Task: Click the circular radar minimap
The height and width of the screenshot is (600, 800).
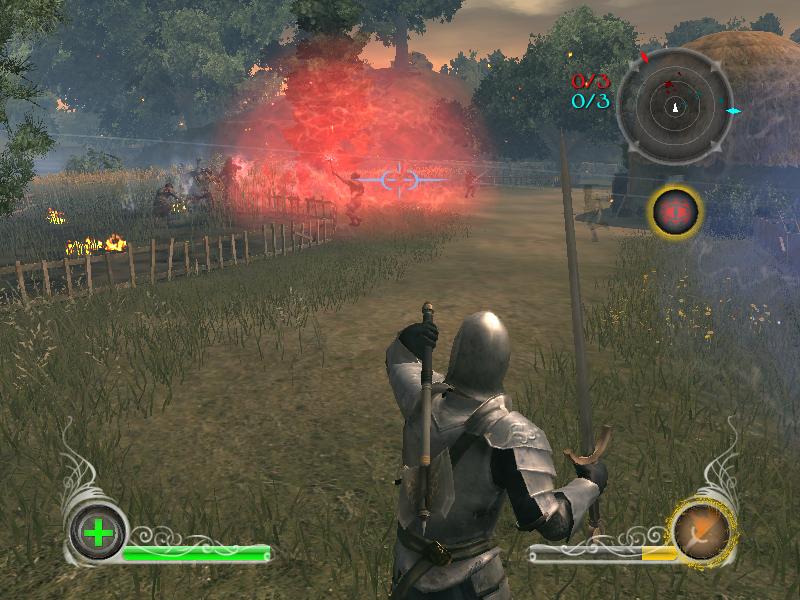Action: click(x=676, y=106)
